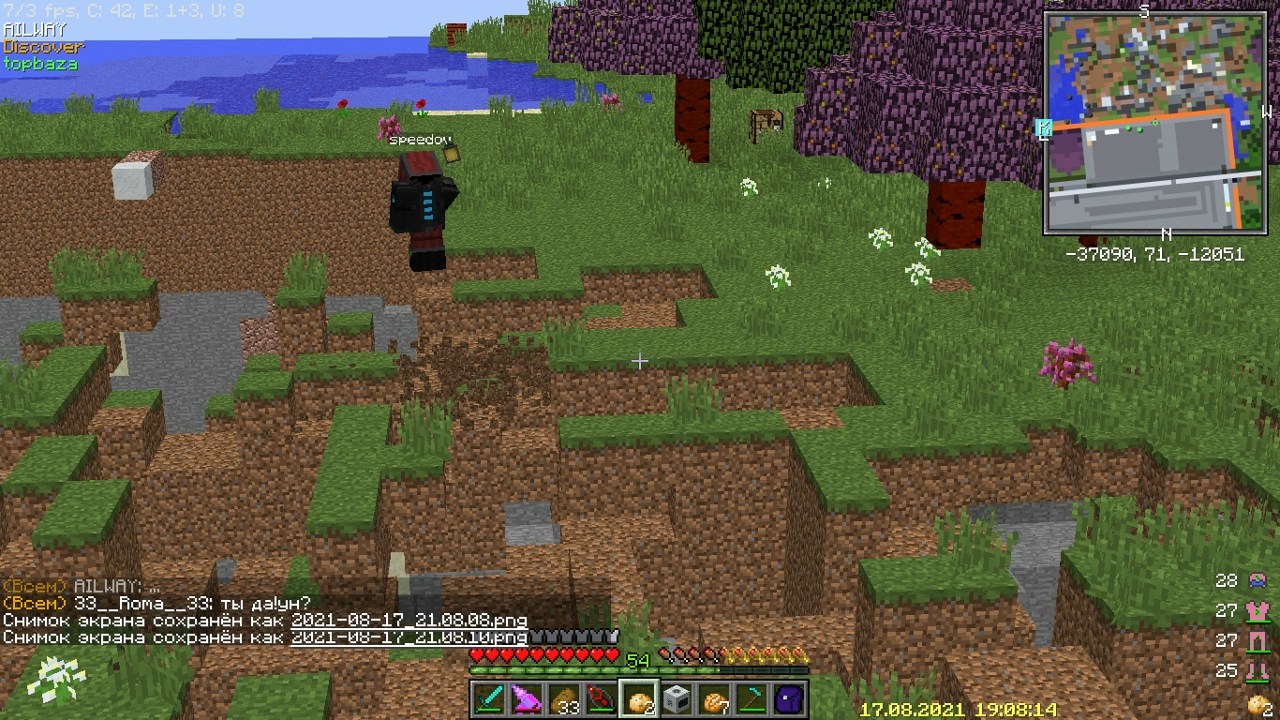Select the highlighted slot with 2 cookies
The height and width of the screenshot is (720, 1280).
(639, 699)
